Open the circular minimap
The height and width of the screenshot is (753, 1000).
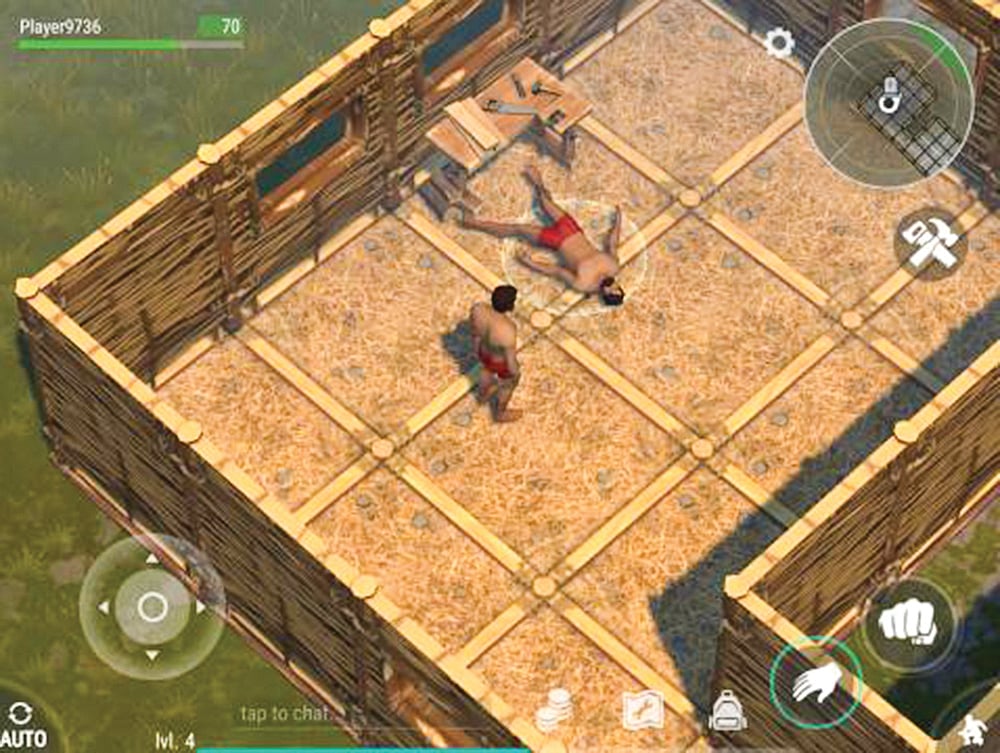coord(889,104)
